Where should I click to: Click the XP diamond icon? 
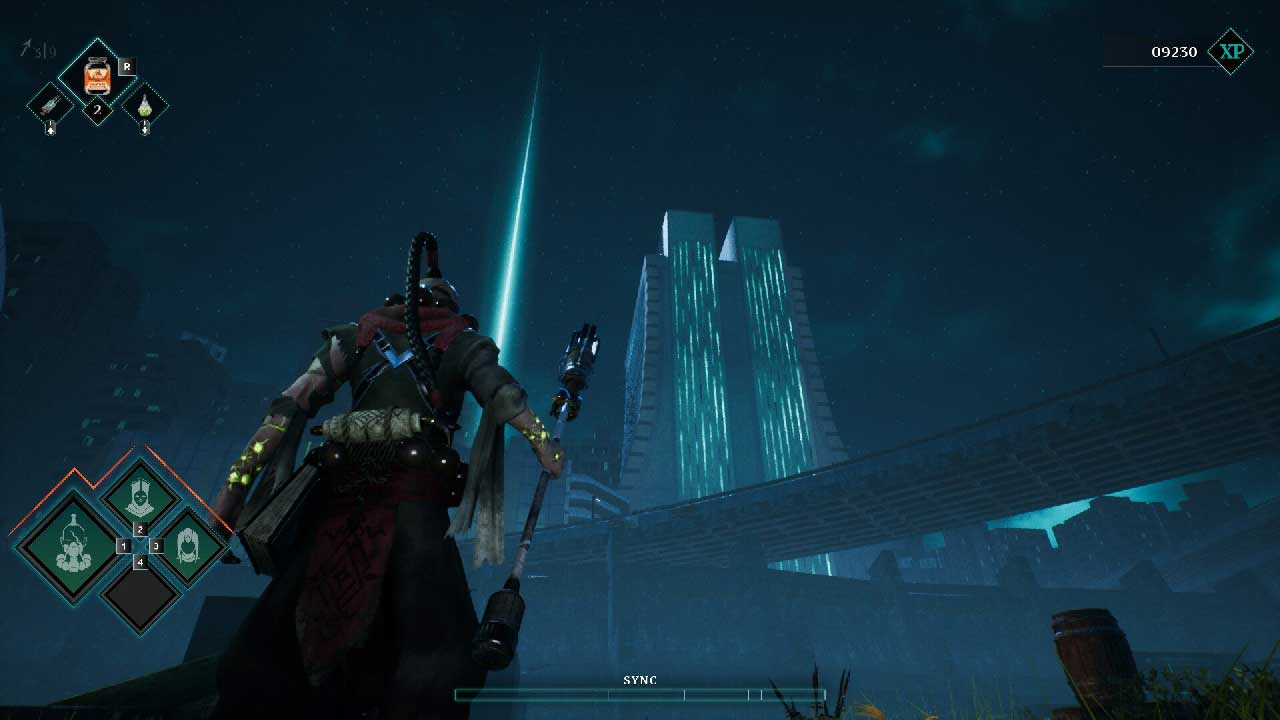pyautogui.click(x=1231, y=51)
